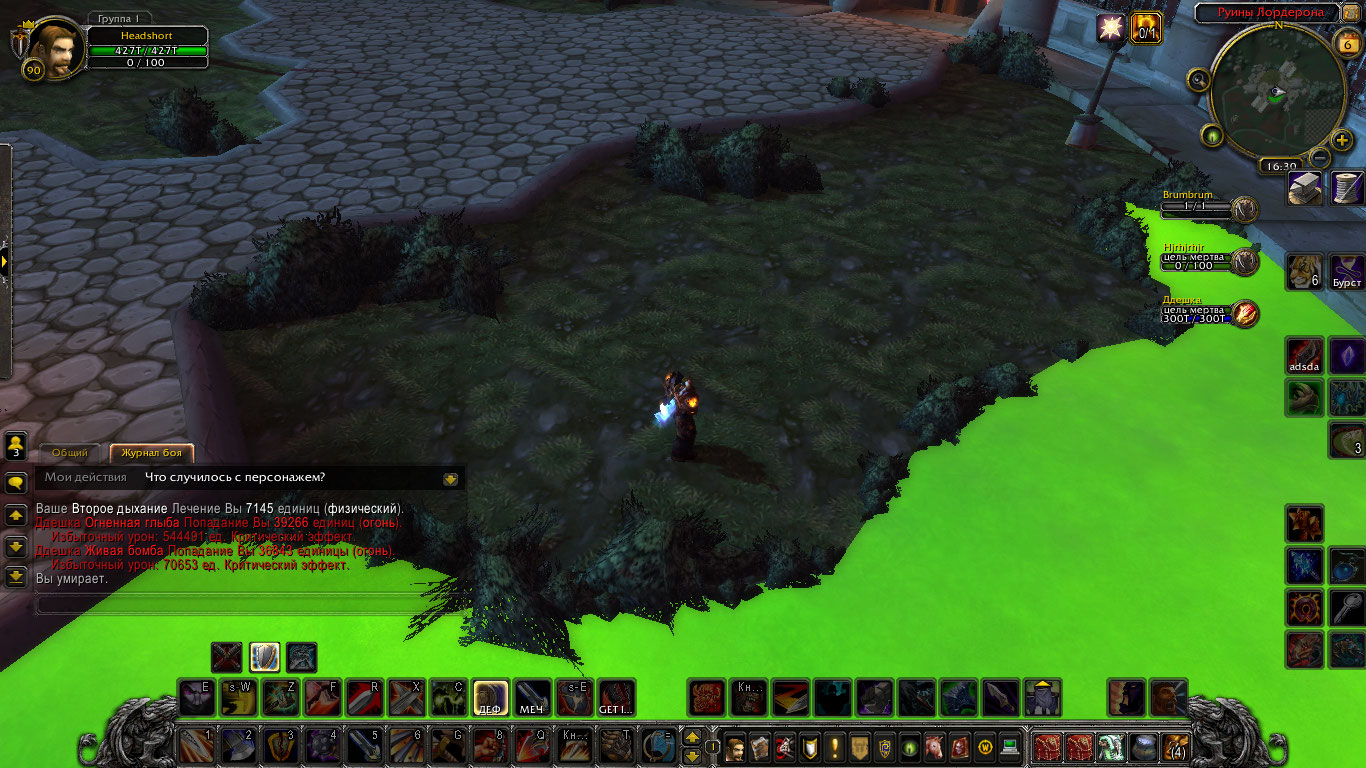The image size is (1366, 768).
Task: Target the Ддешка unit frame
Action: (1208, 313)
